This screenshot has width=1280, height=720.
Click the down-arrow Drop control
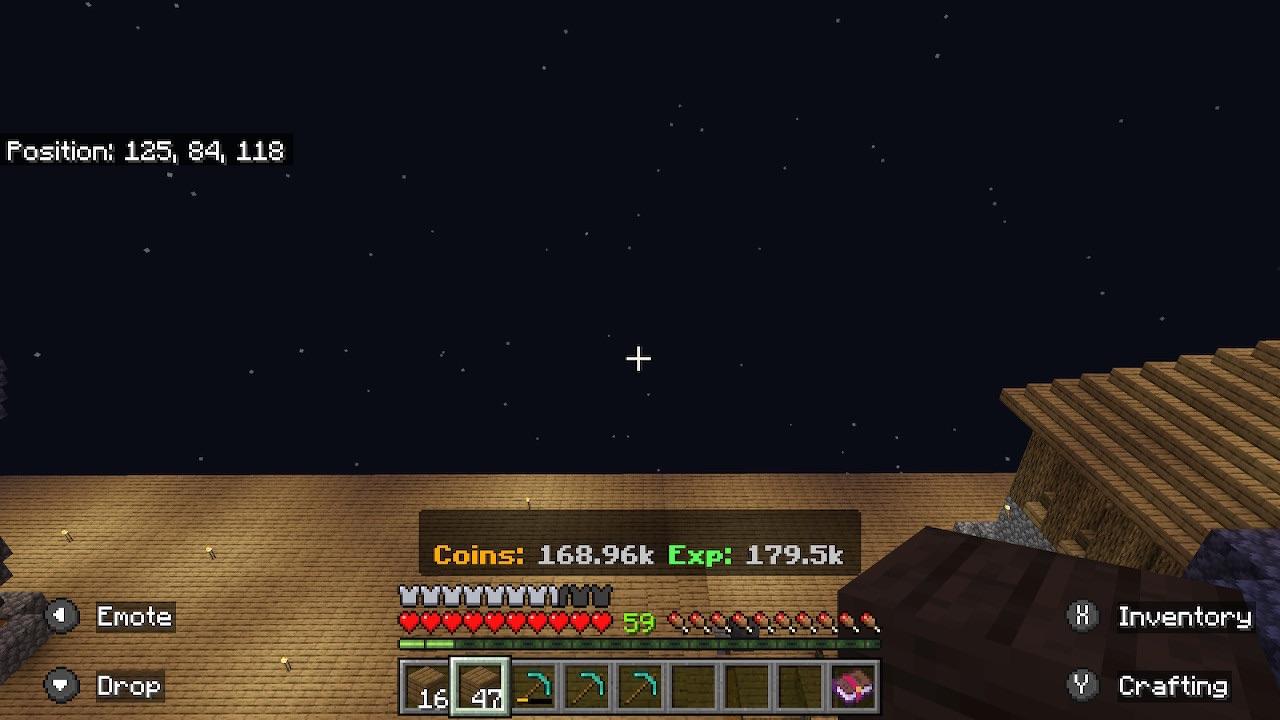tap(62, 686)
